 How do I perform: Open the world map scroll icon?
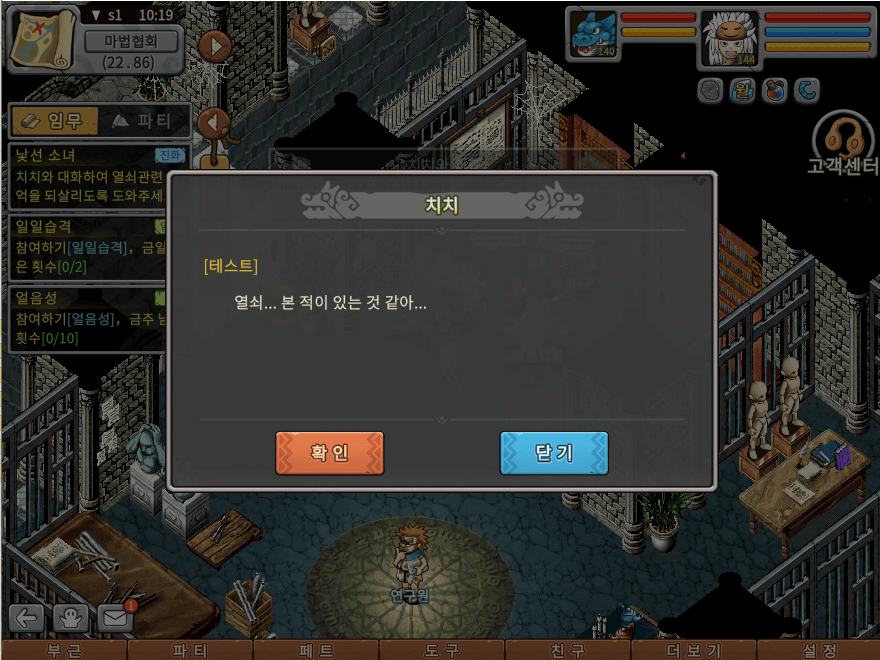coord(42,37)
